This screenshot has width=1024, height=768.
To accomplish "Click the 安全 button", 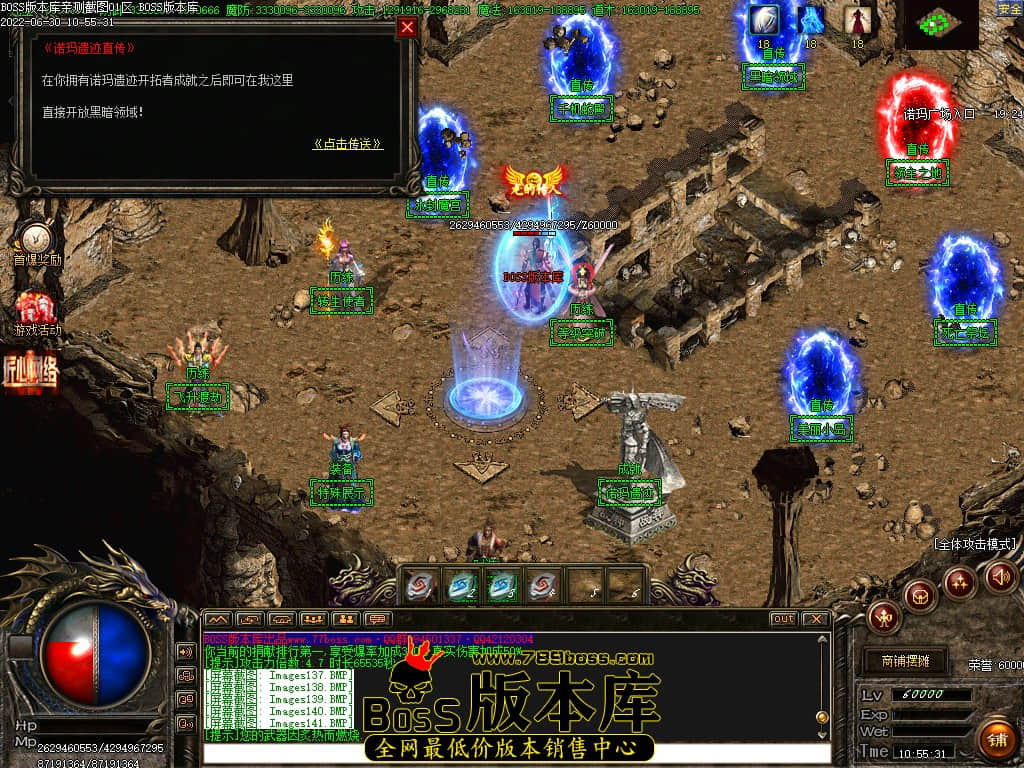I will (1010, 9).
